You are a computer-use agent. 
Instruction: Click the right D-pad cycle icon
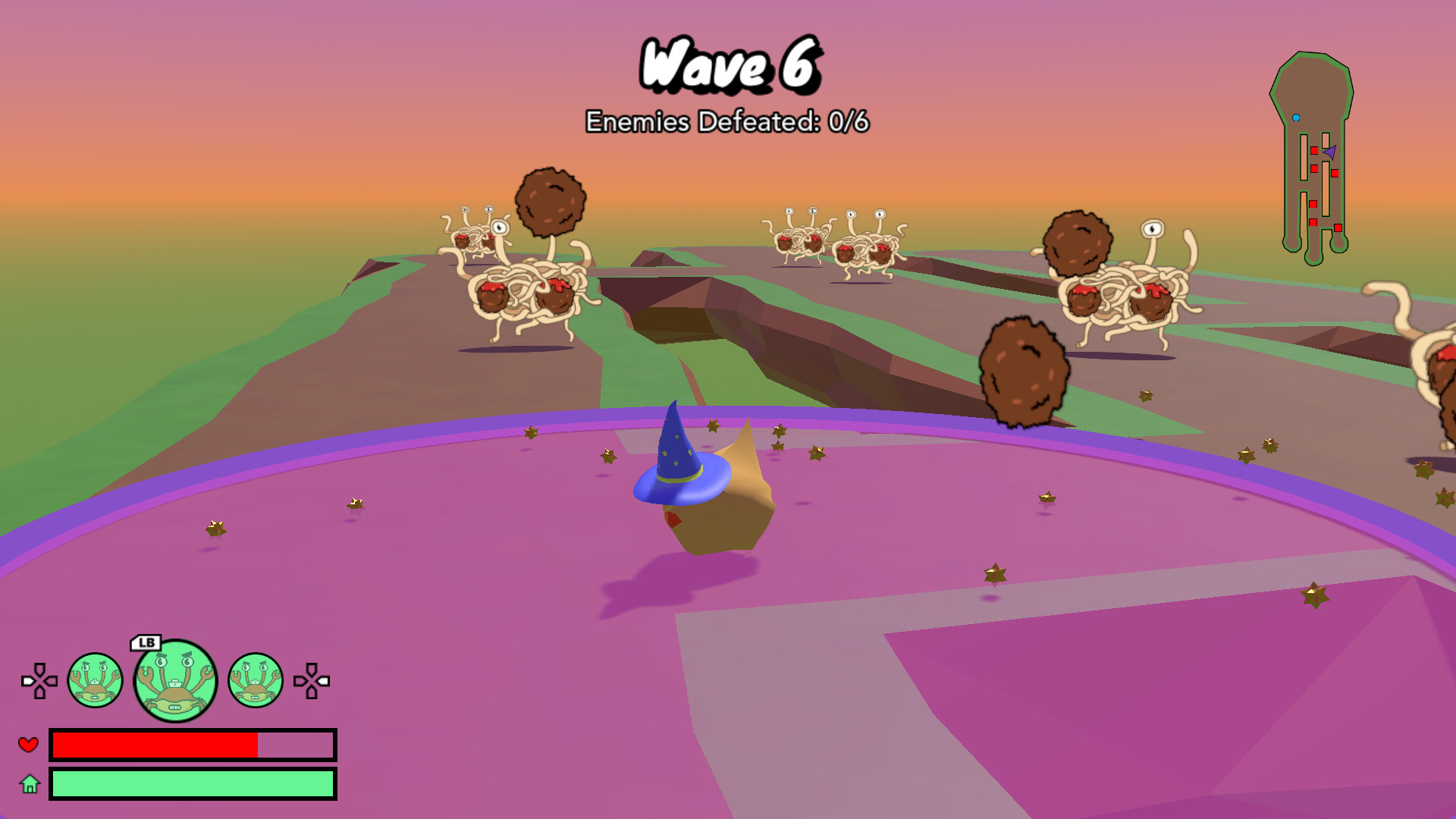tap(312, 682)
